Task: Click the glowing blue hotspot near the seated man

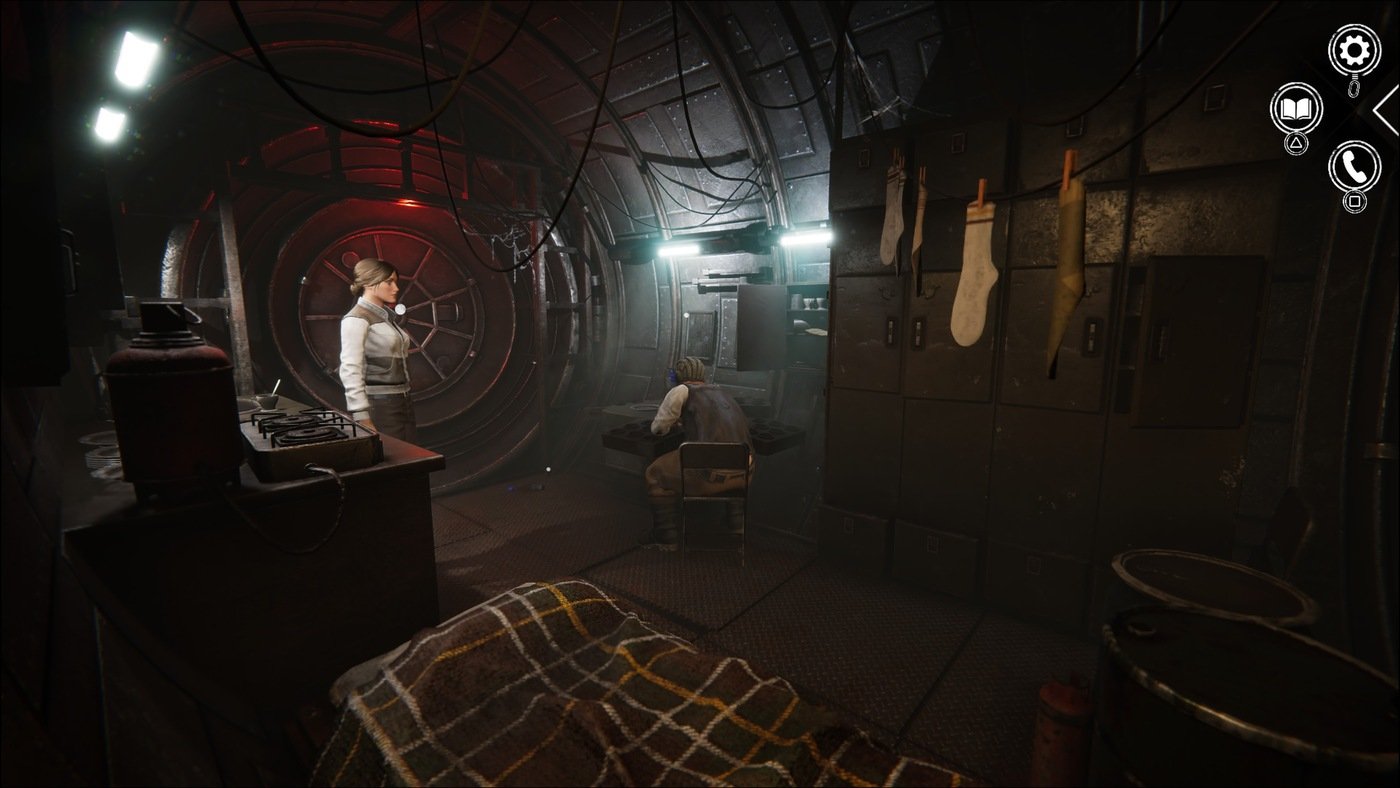Action: (674, 375)
